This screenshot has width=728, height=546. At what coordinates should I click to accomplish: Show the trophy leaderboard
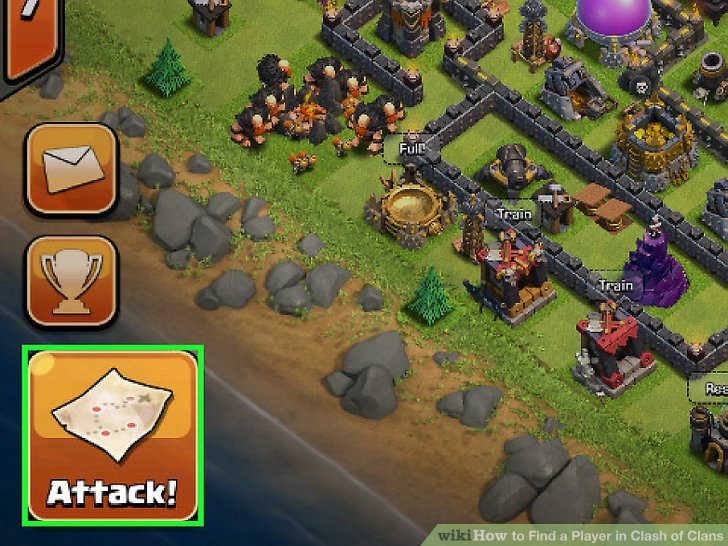click(72, 280)
